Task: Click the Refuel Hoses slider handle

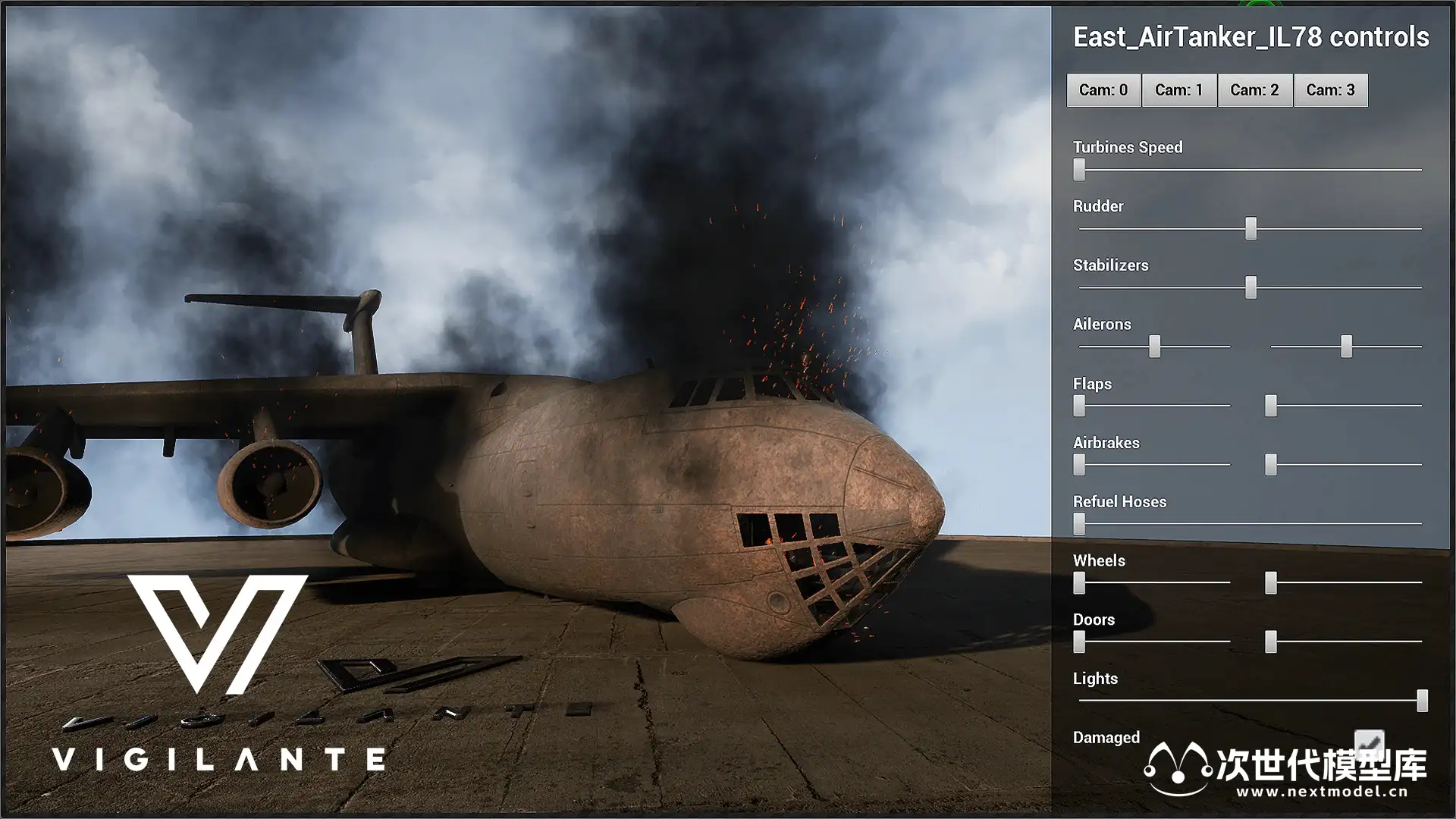Action: click(1079, 523)
